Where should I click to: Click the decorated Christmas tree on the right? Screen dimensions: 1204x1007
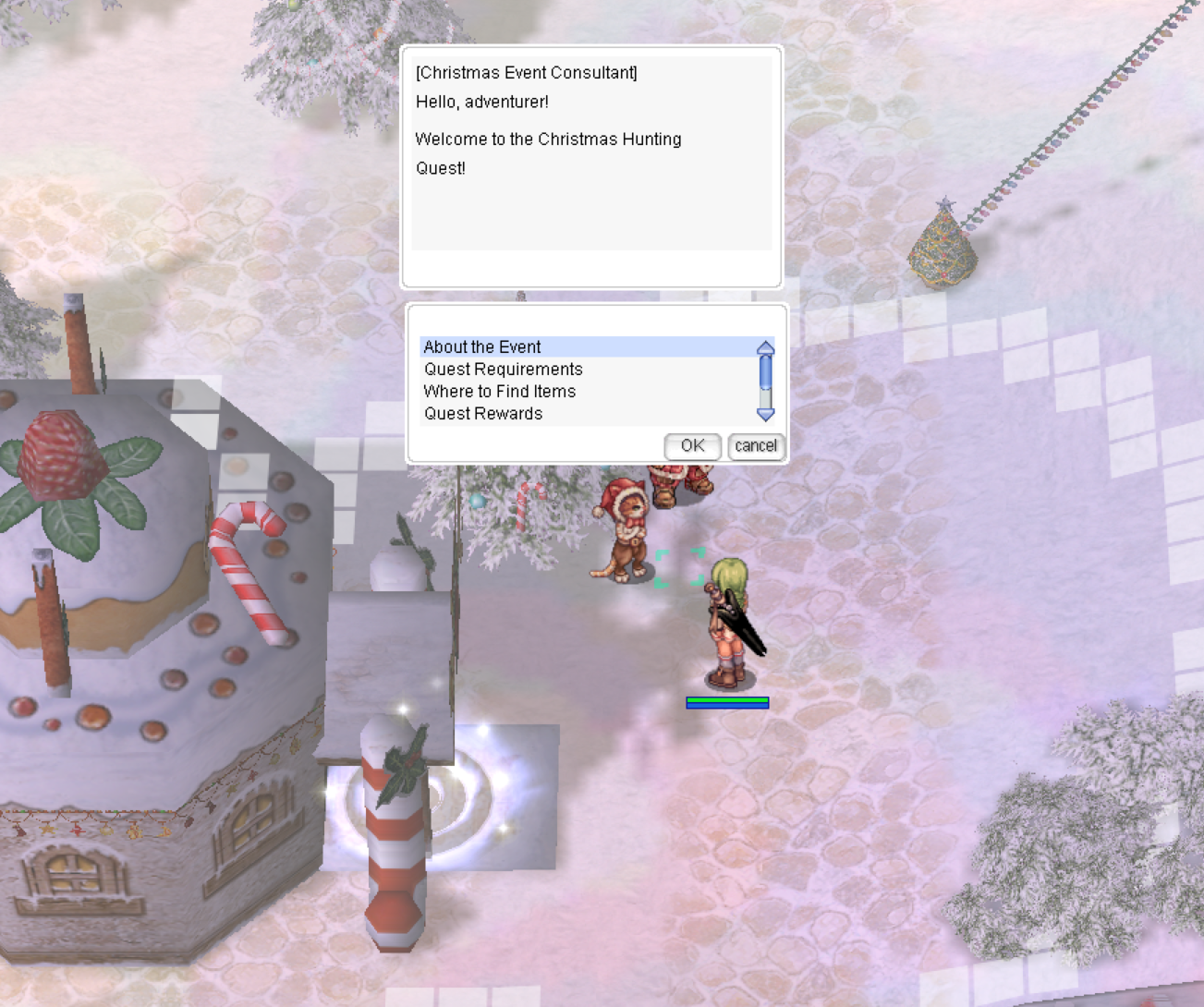[x=943, y=245]
